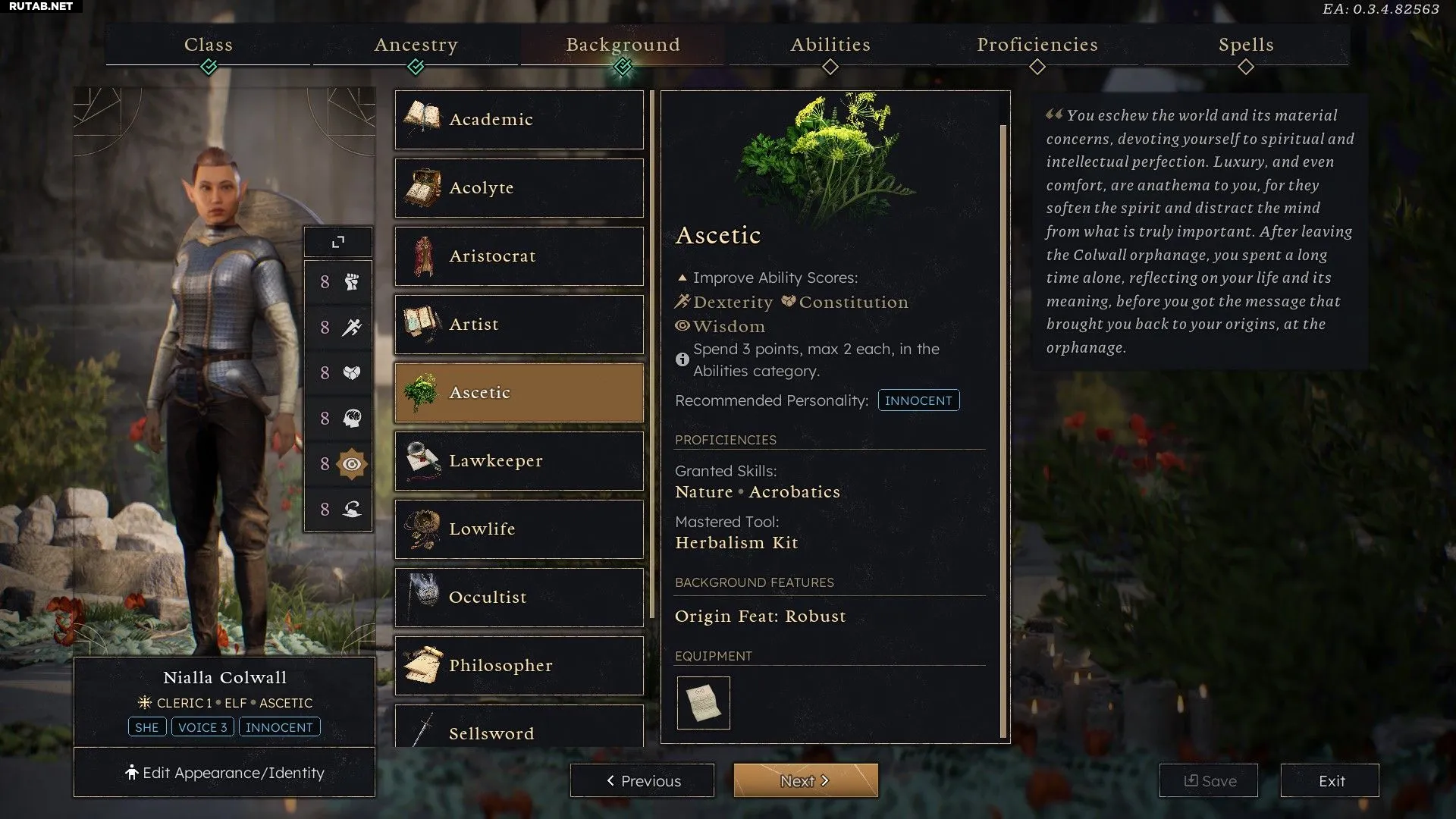Open Edit Appearance/Identity
The width and height of the screenshot is (1456, 819).
224,773
